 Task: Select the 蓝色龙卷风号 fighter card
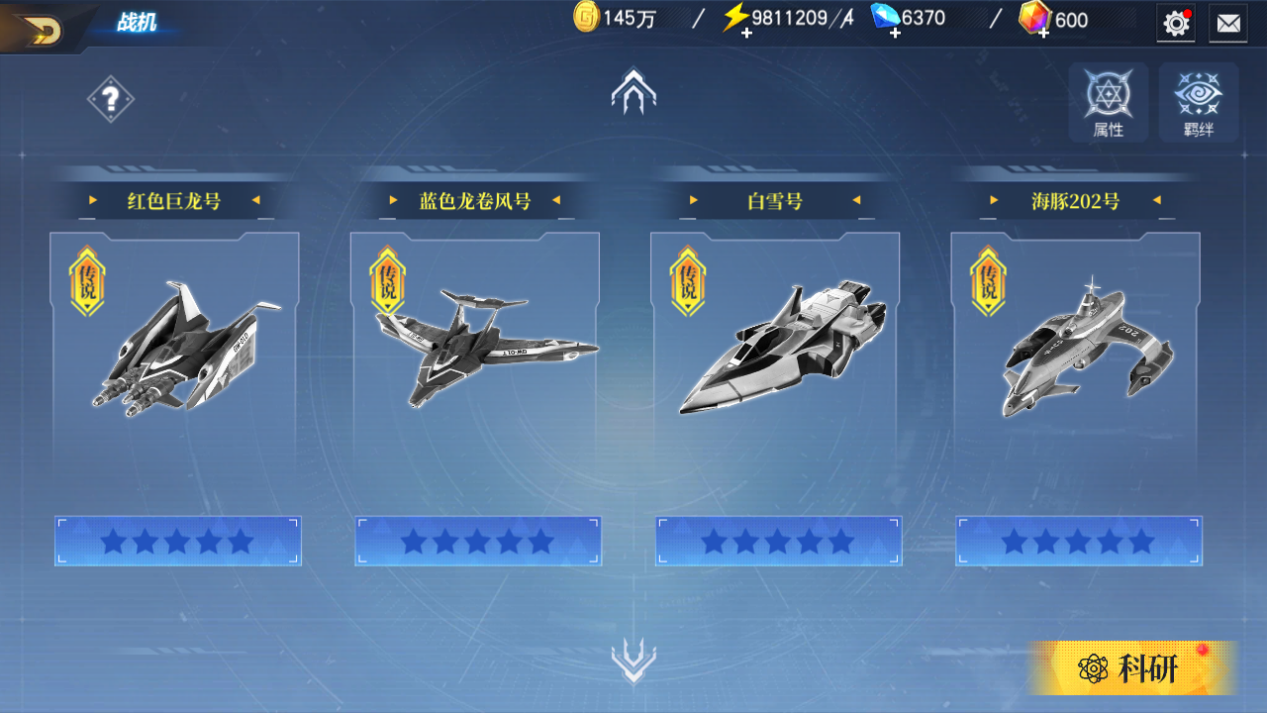coord(475,350)
